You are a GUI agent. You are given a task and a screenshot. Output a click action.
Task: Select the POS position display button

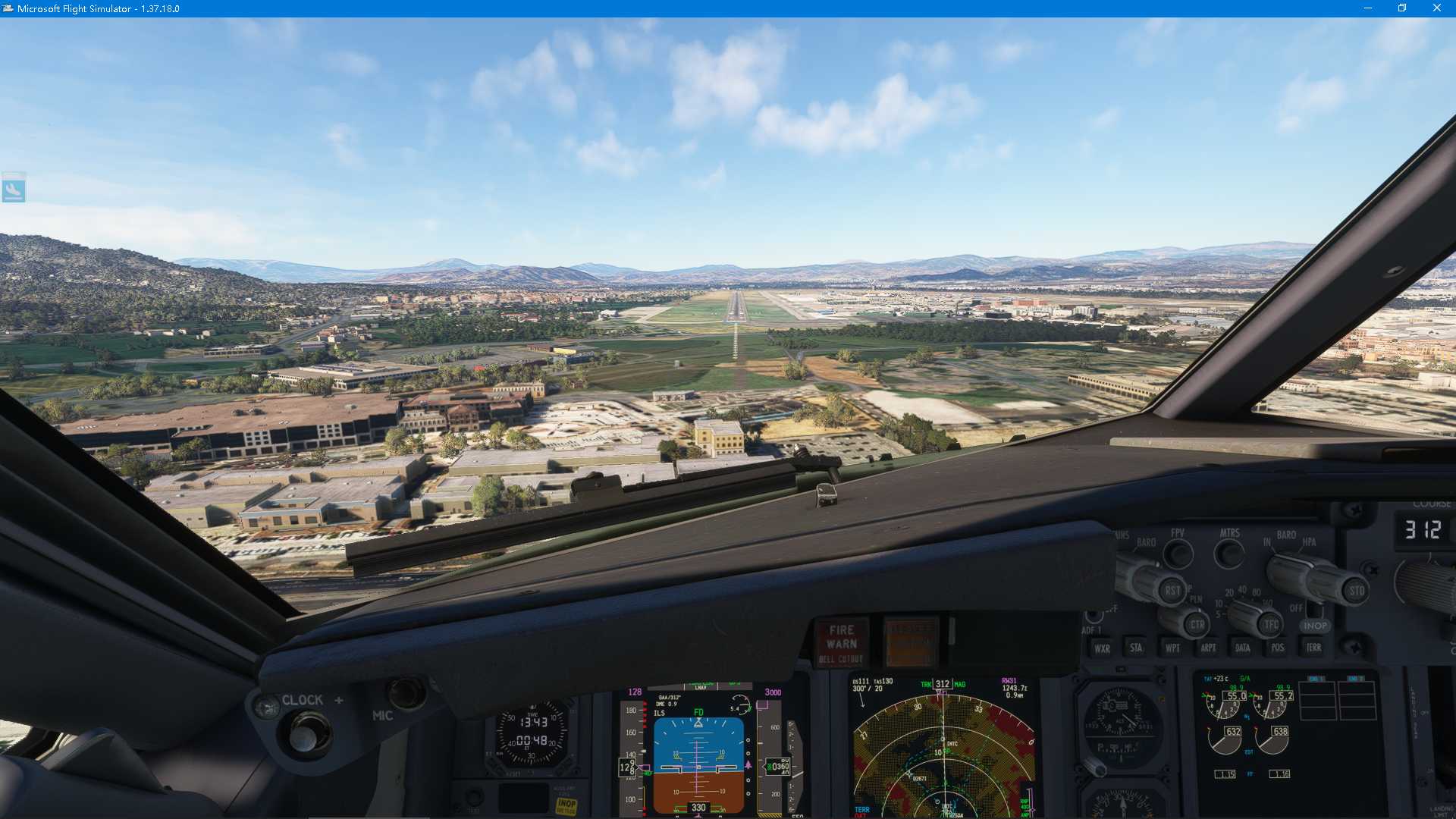pyautogui.click(x=1279, y=647)
